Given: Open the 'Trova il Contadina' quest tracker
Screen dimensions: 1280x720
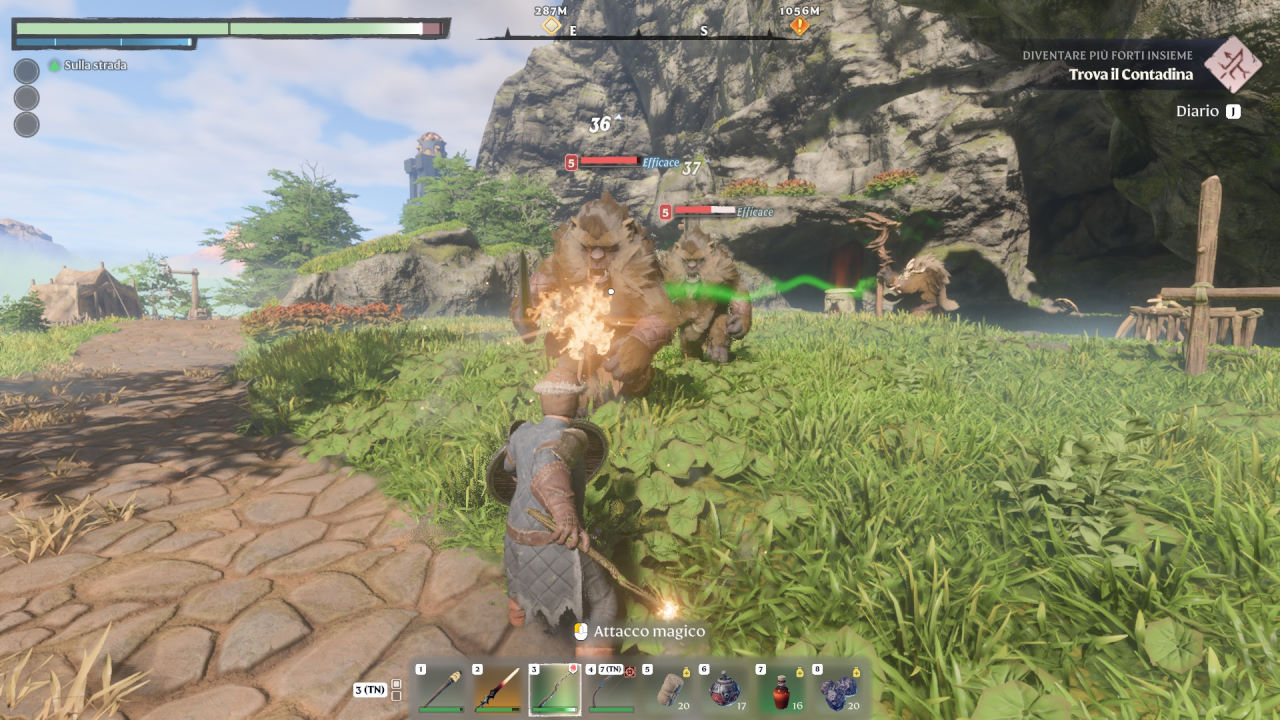Looking at the screenshot, I should (1130, 74).
